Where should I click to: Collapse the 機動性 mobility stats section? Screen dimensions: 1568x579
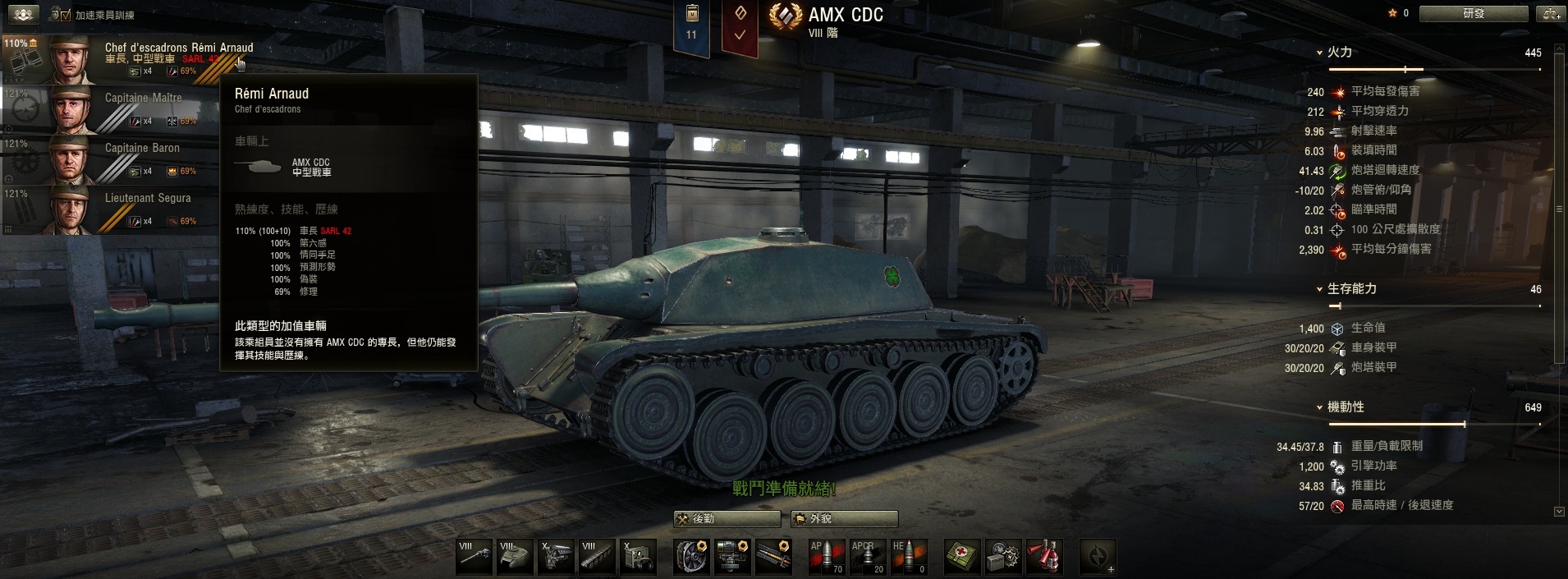1319,407
